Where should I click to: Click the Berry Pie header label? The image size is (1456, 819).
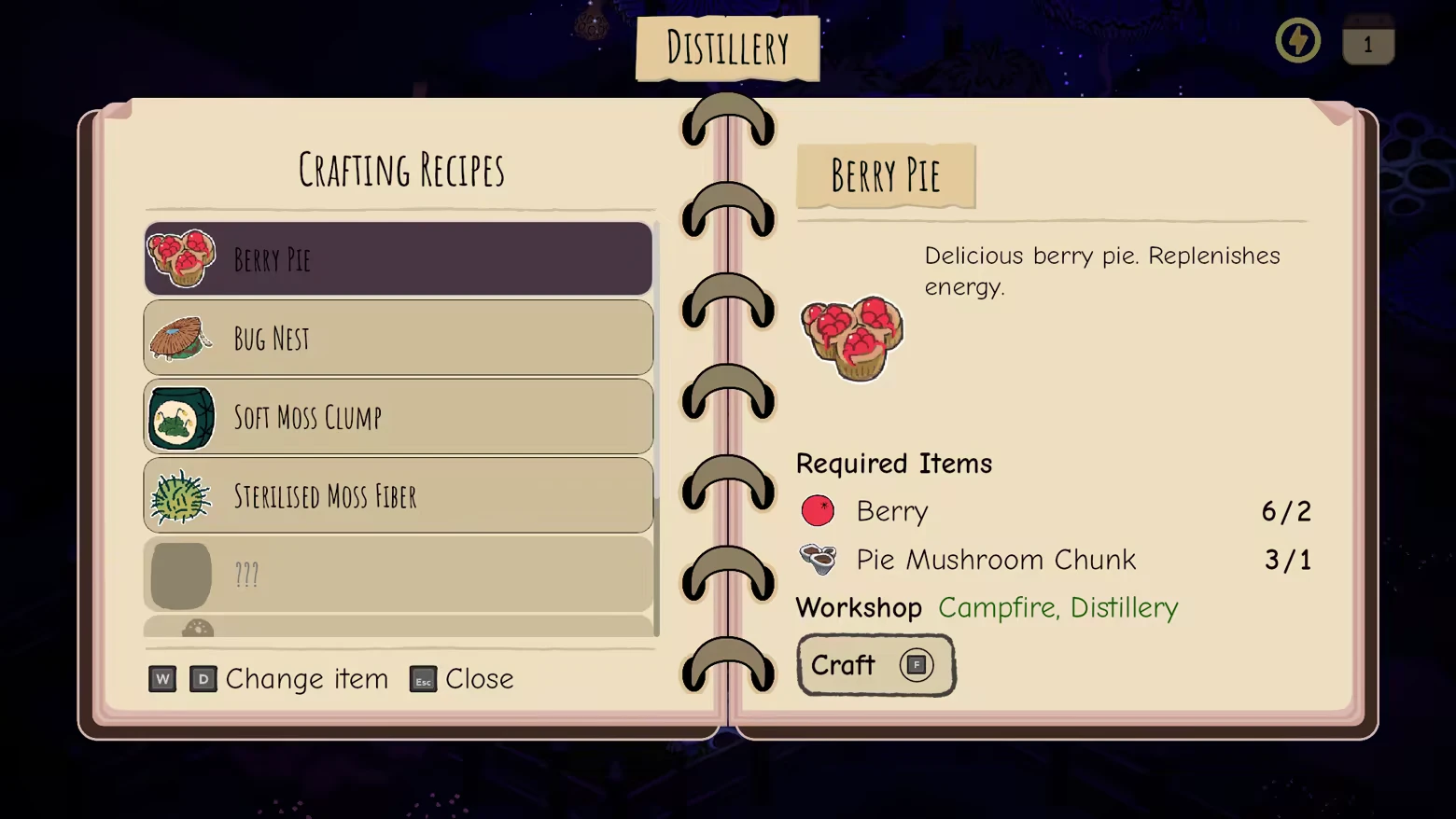885,176
